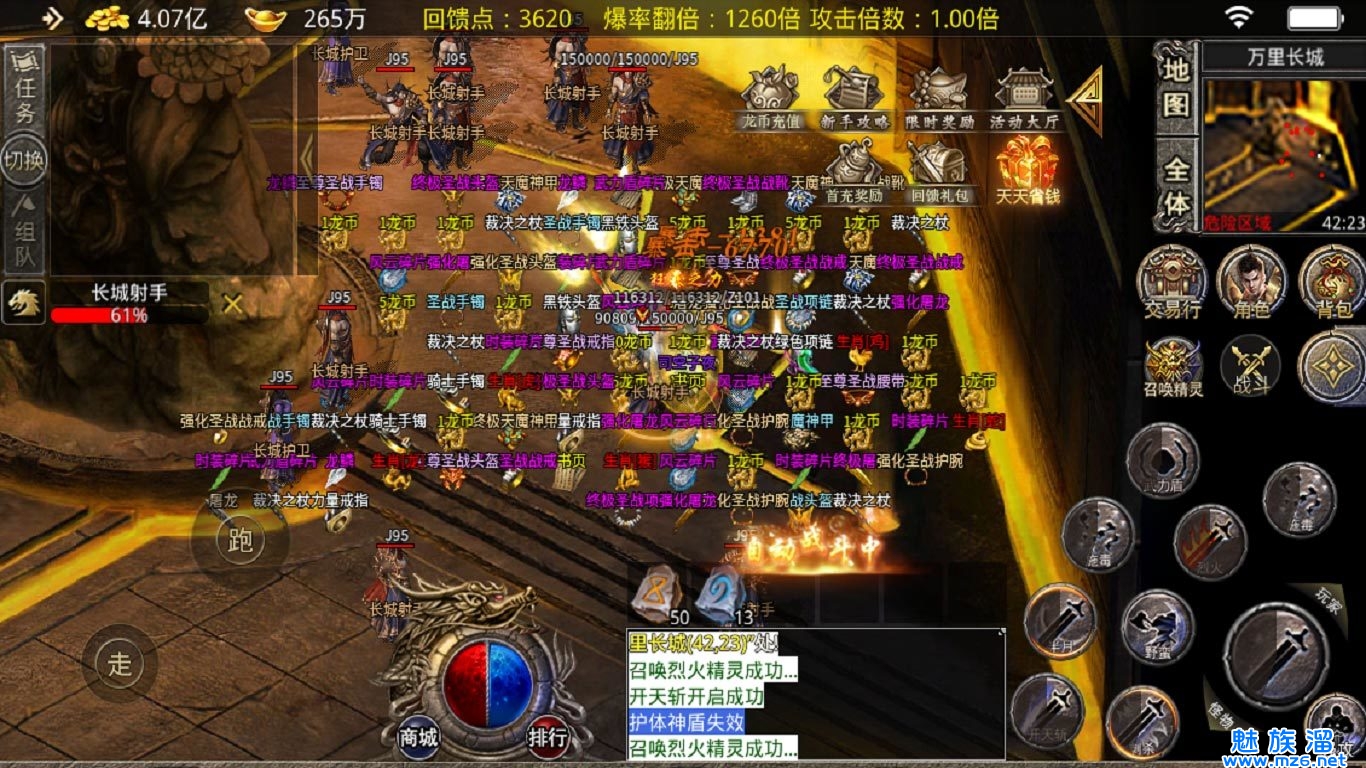Viewport: 1366px width, 768px height.
Task: Tap the 切换 switch button
Action: click(24, 160)
